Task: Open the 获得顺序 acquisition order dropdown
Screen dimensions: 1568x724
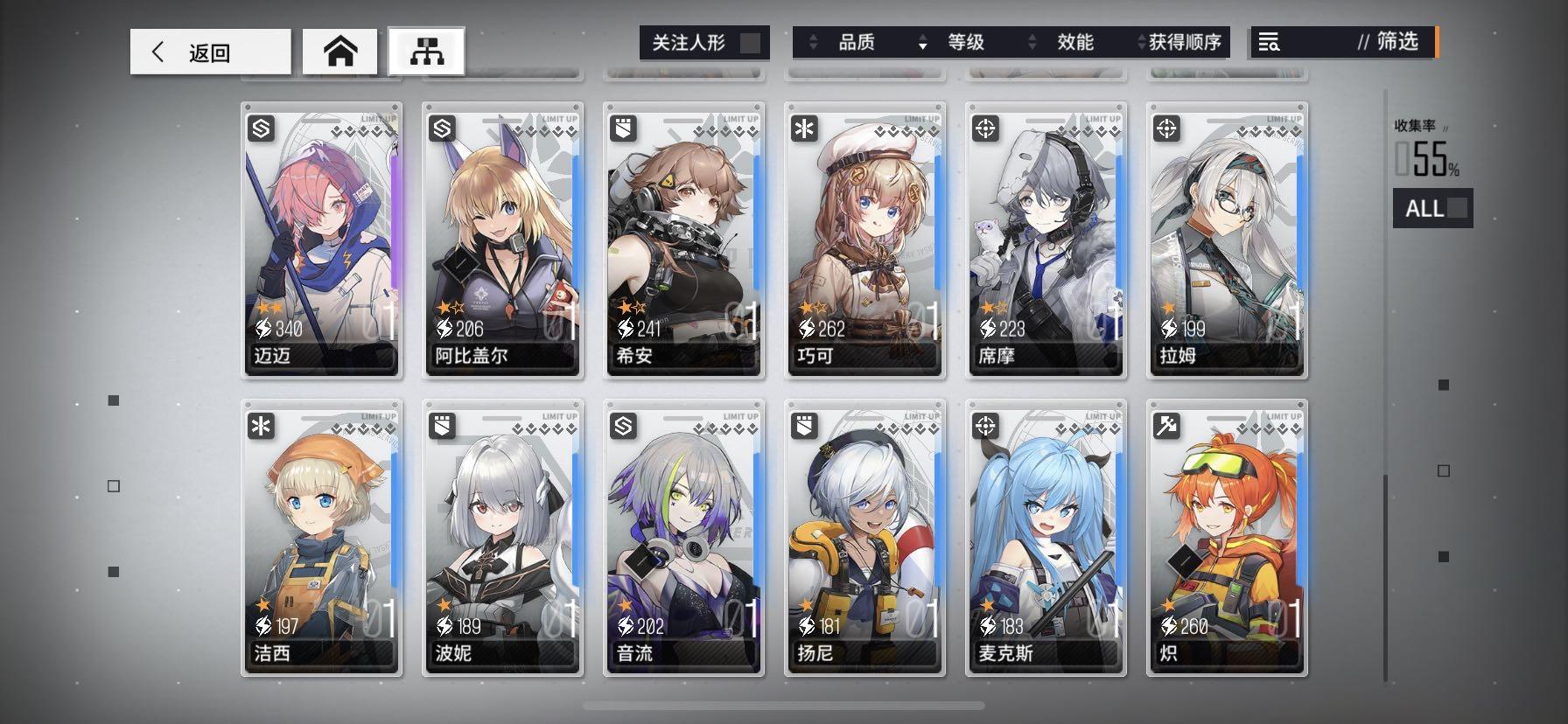Action: tap(1185, 42)
